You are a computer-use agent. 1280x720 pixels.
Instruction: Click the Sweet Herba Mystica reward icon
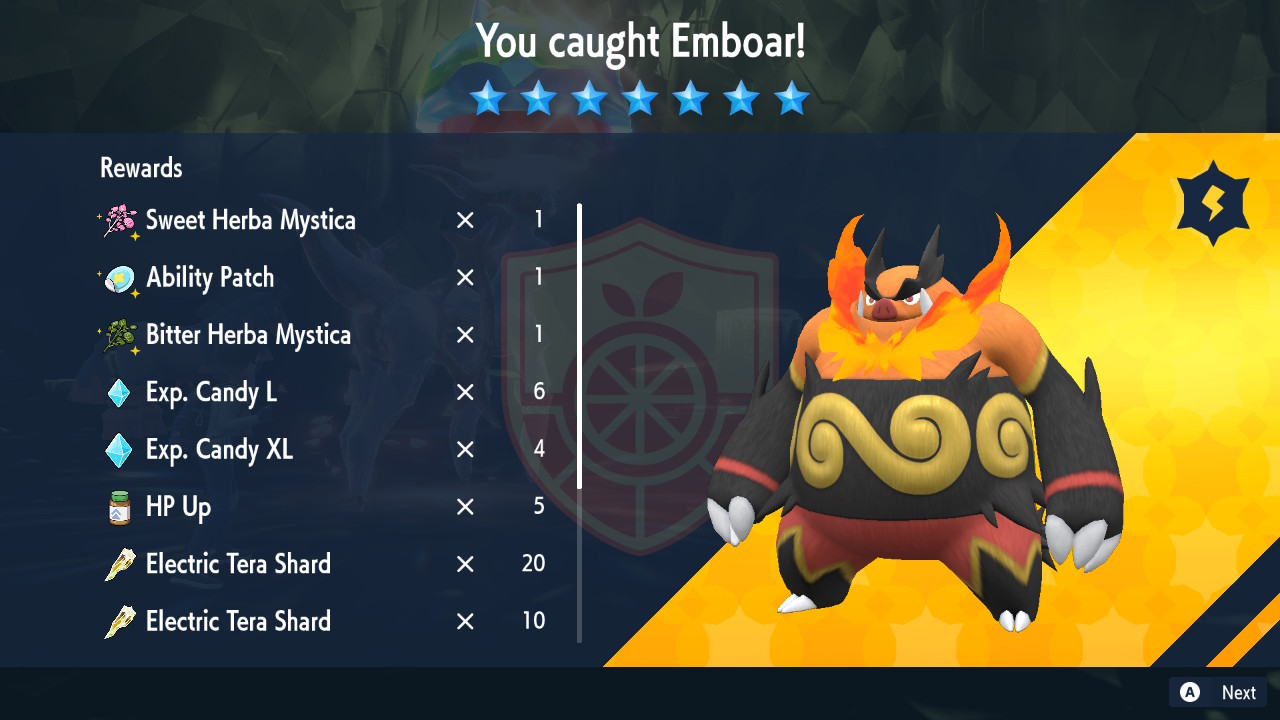click(121, 220)
